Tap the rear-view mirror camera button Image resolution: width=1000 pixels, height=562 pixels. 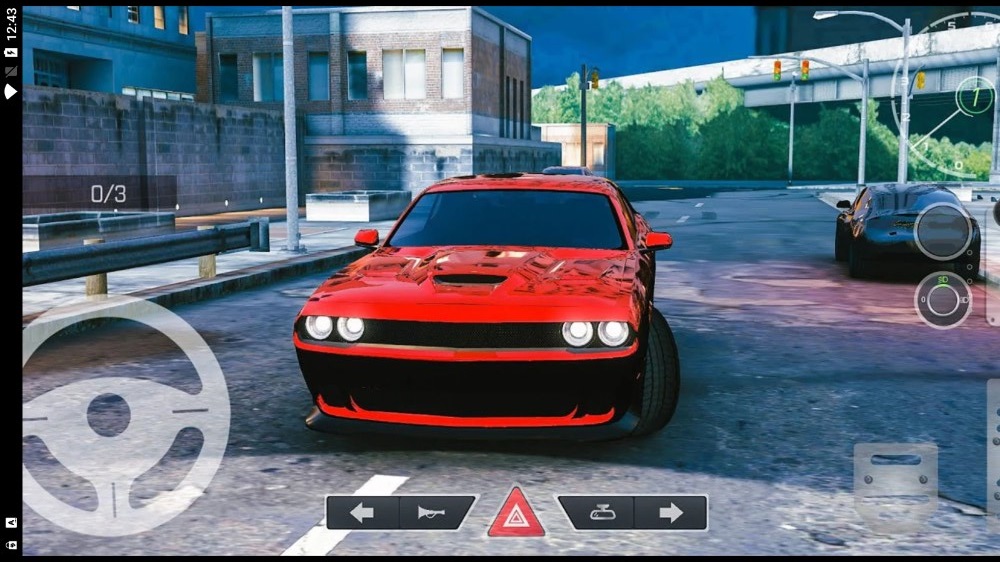596,512
